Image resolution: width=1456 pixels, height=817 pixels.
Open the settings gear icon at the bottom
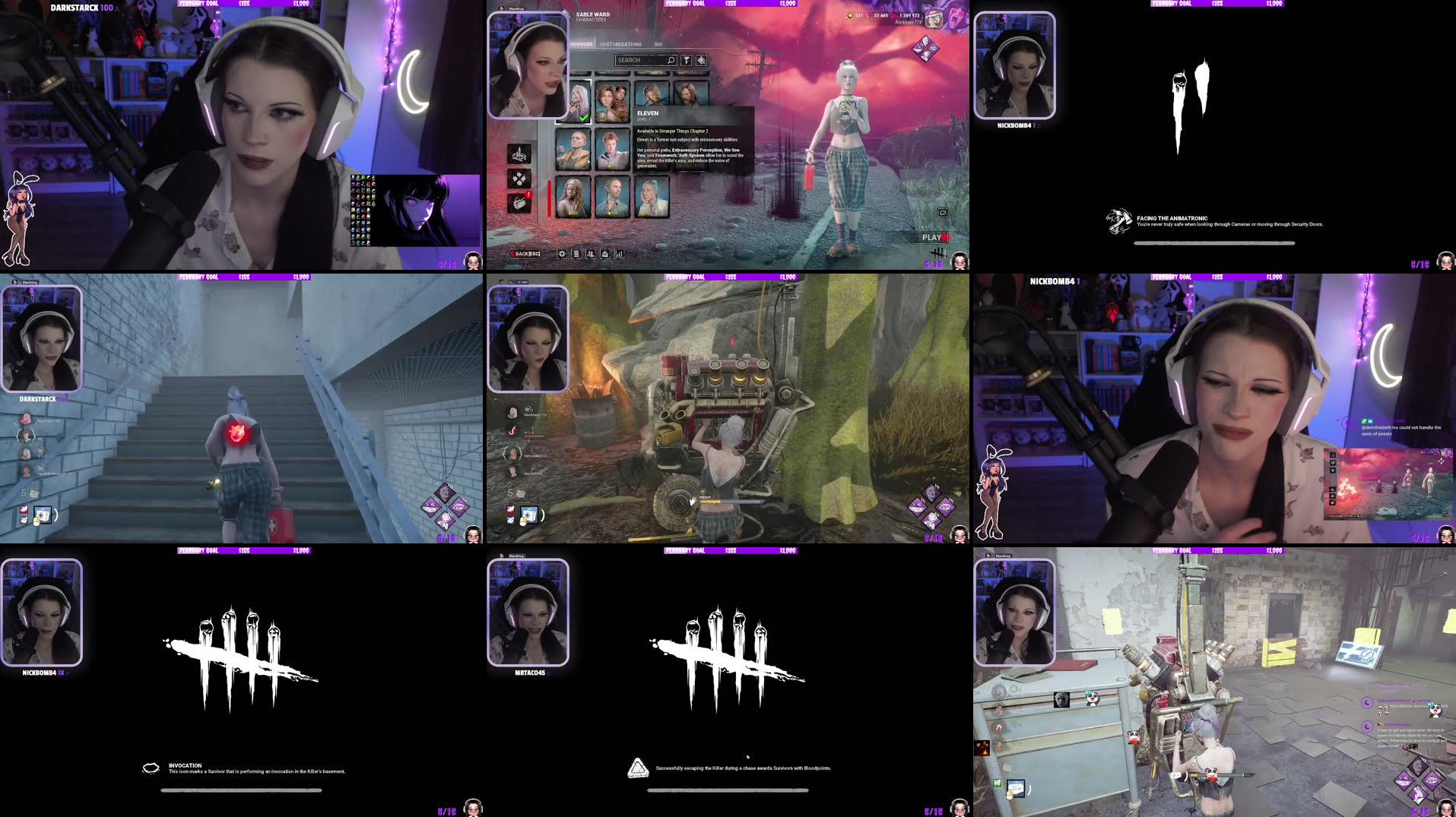563,253
